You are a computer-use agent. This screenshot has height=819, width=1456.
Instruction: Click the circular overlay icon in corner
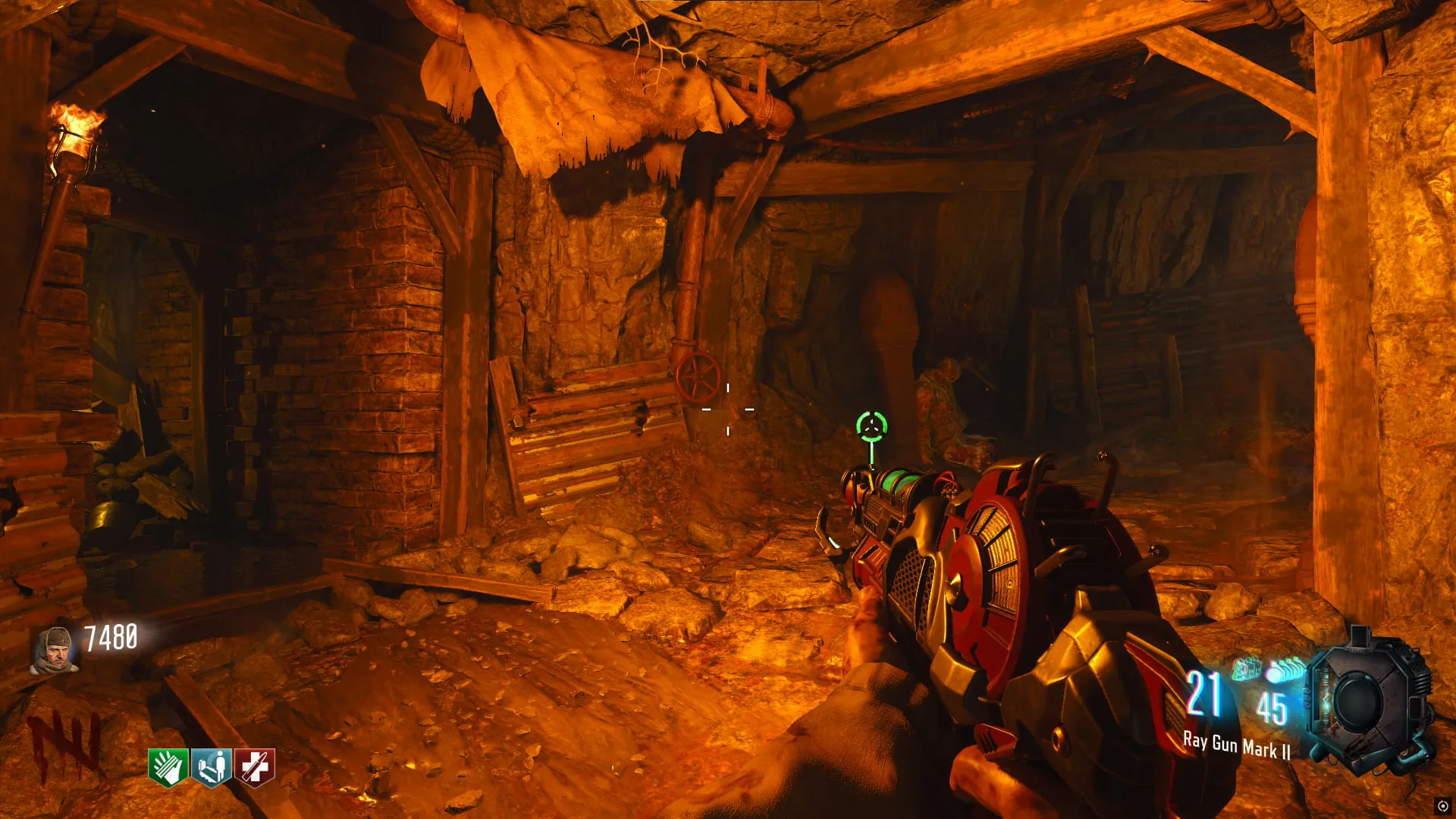point(1442,806)
